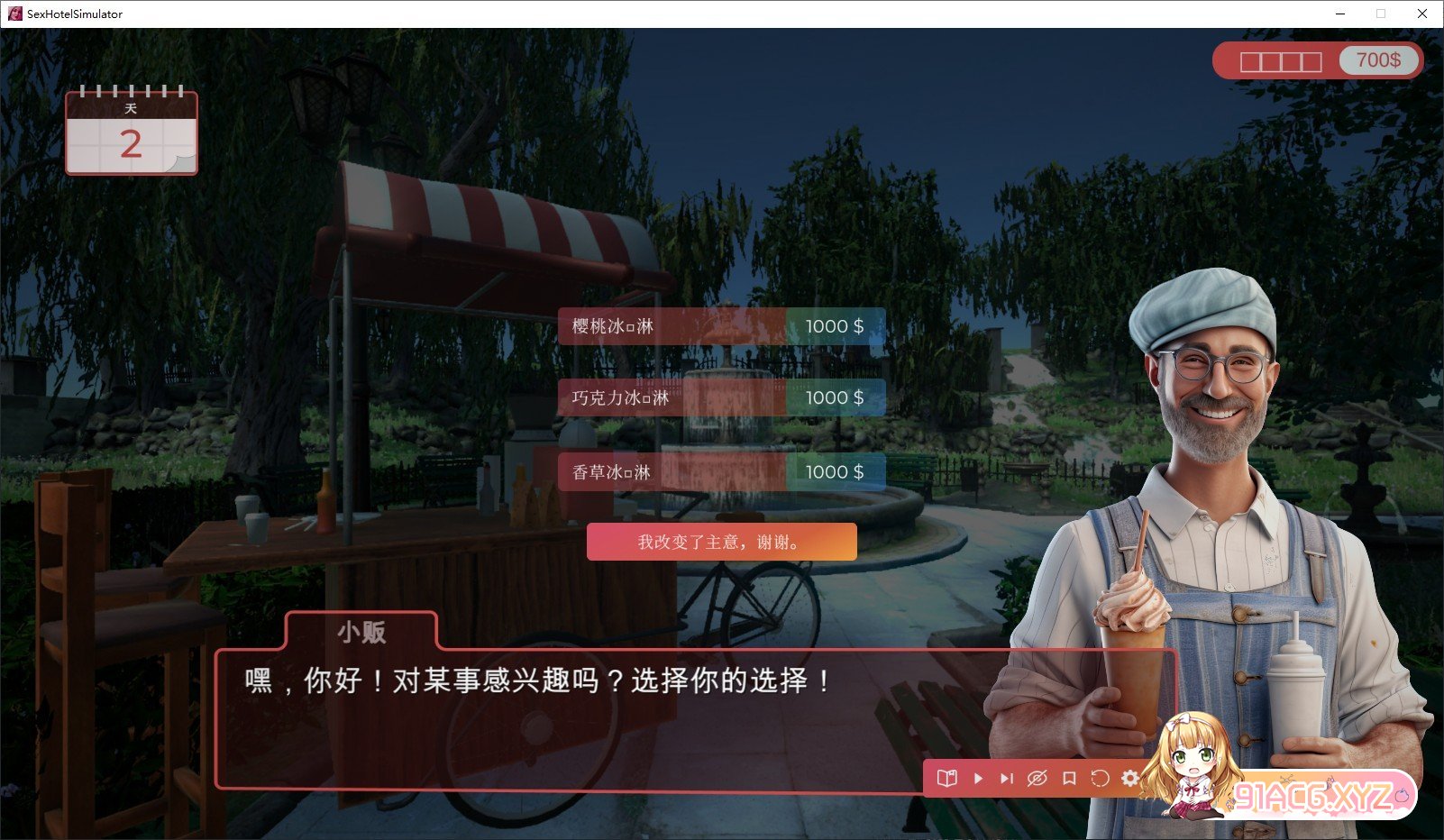Open the day 2 calendar

pos(132,132)
